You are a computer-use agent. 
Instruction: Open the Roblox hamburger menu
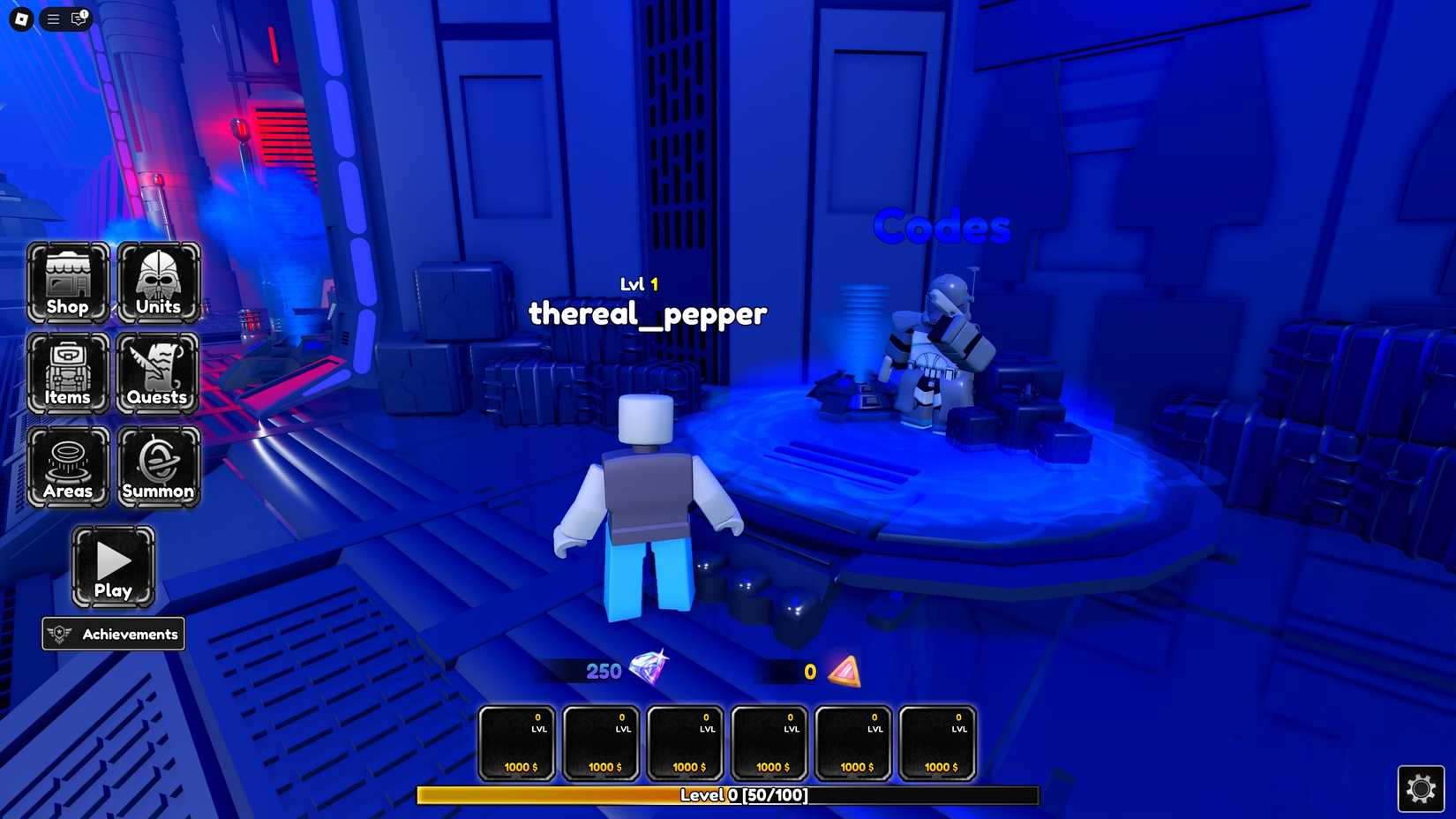[x=51, y=19]
